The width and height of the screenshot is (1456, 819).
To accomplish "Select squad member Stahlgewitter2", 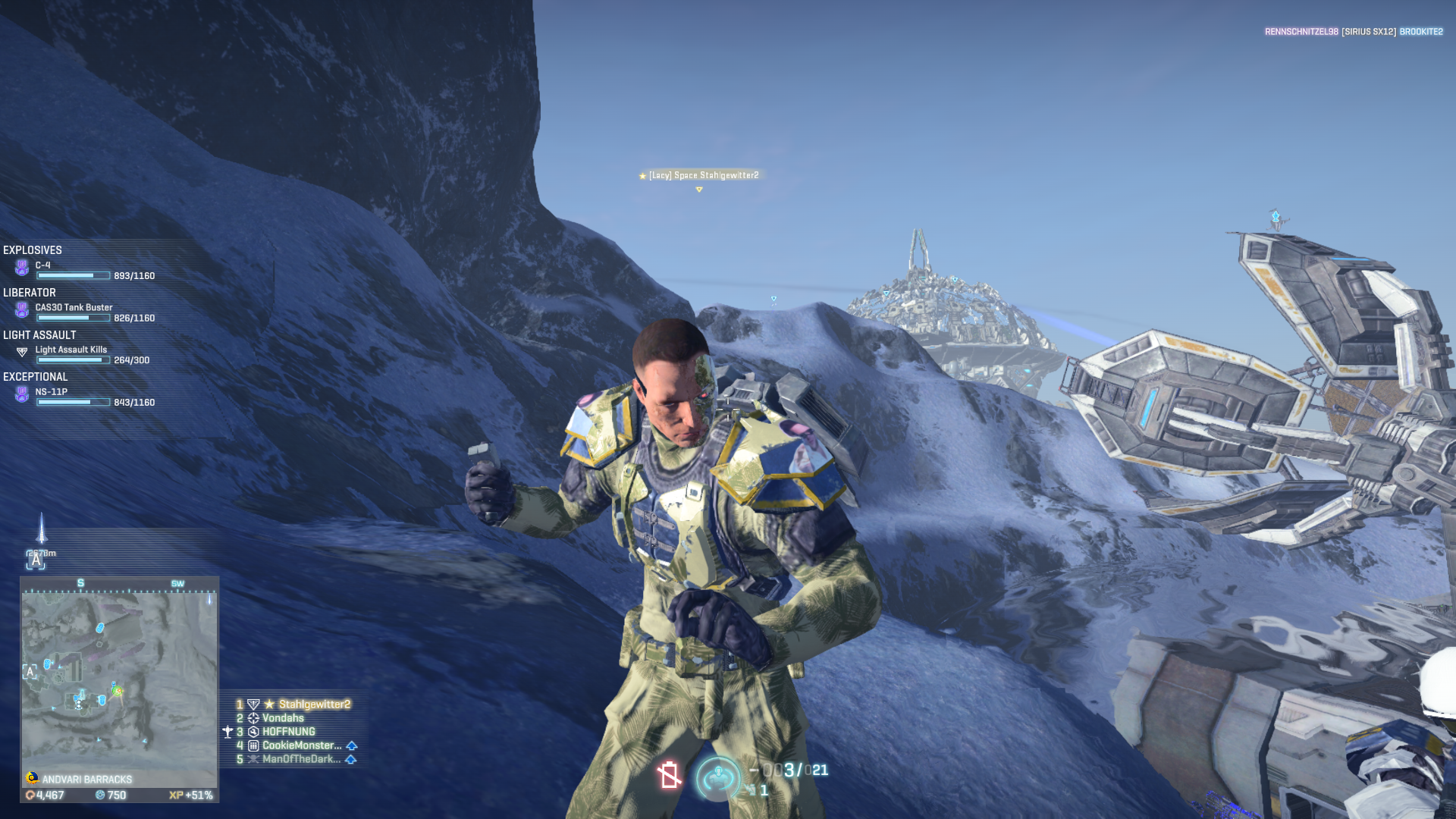I will 314,704.
